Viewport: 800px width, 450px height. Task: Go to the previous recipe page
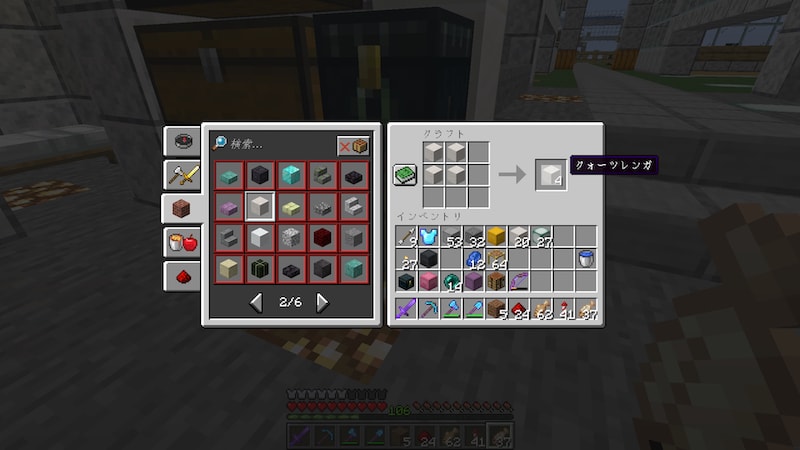[256, 302]
